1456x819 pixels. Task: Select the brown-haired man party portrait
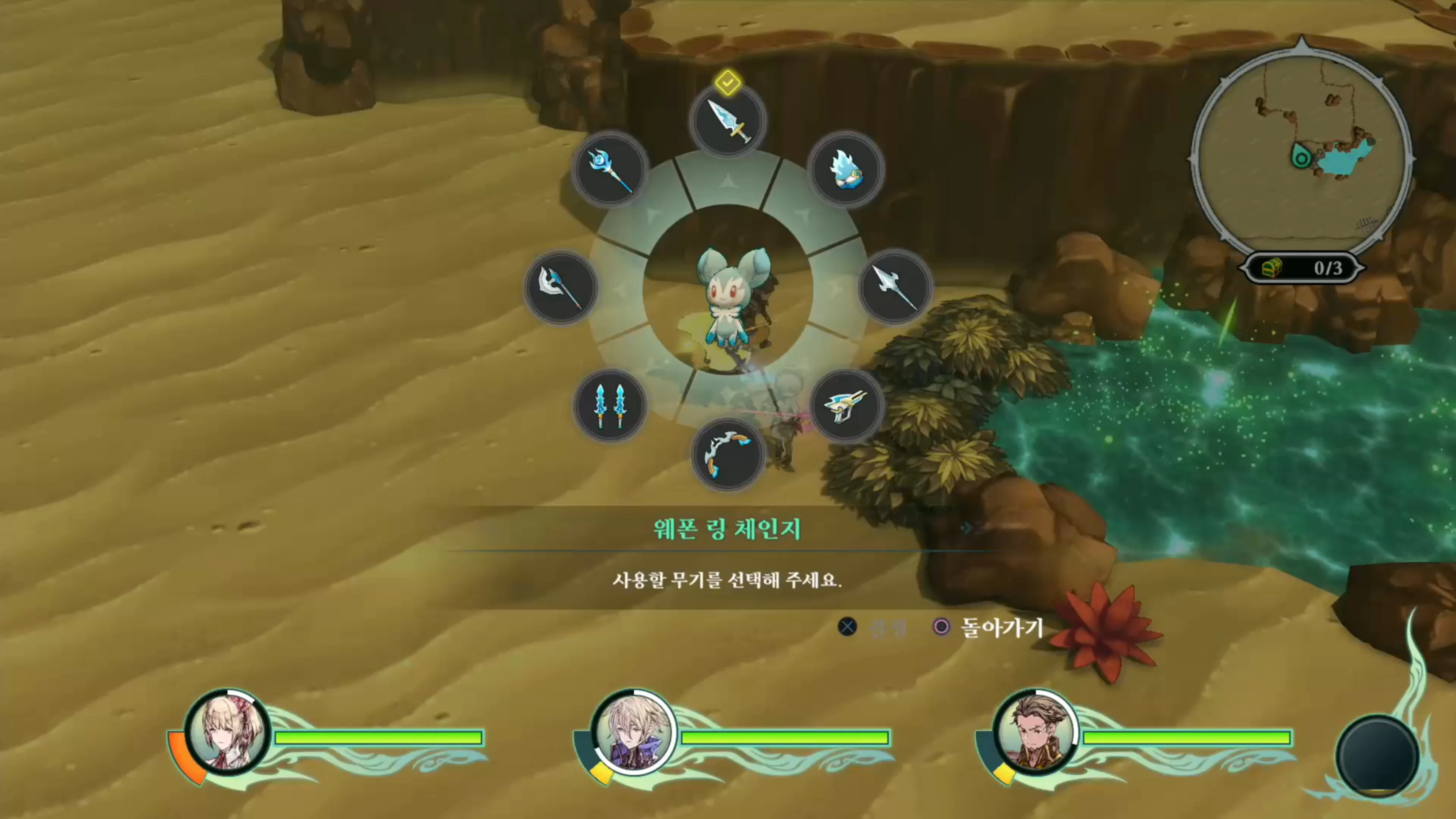click(1036, 733)
